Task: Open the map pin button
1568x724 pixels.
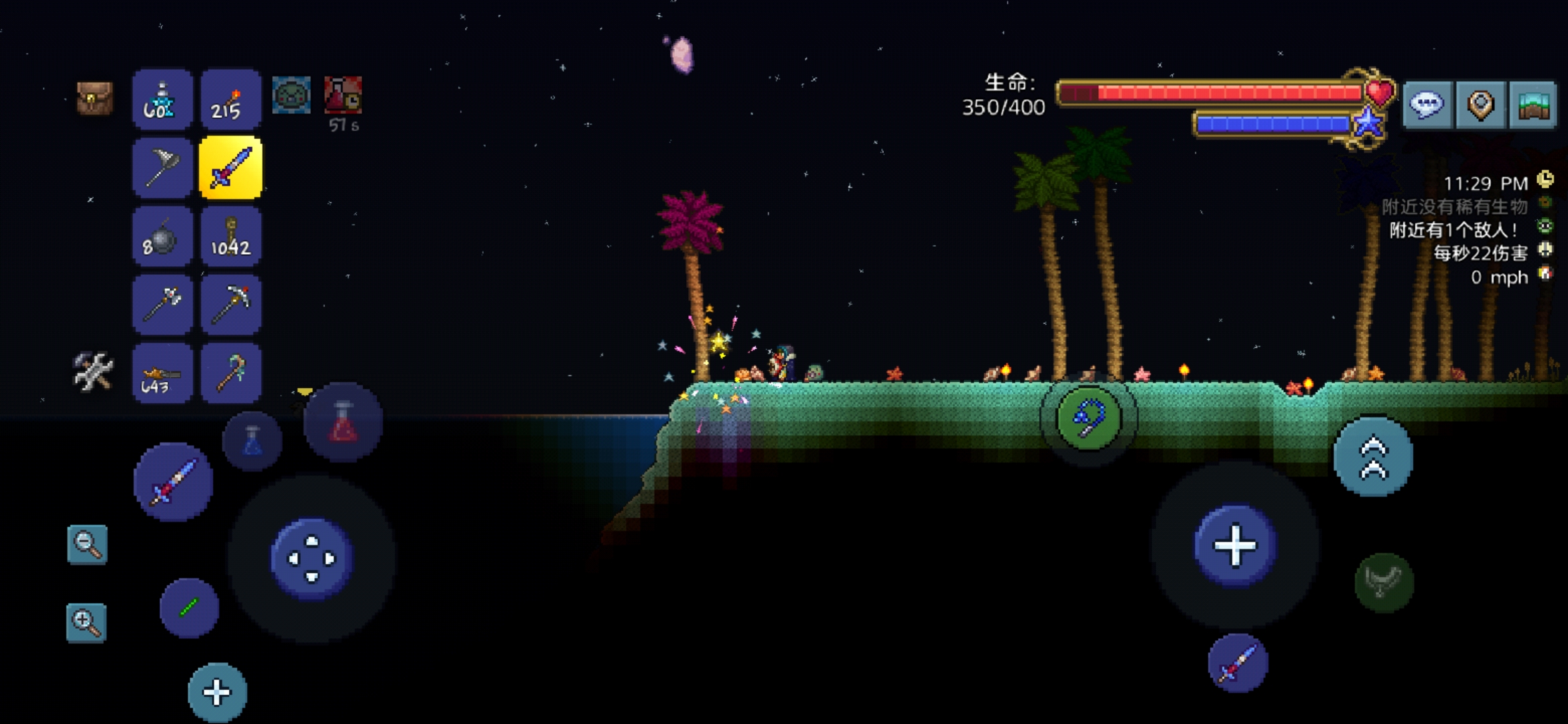Action: pyautogui.click(x=1480, y=105)
